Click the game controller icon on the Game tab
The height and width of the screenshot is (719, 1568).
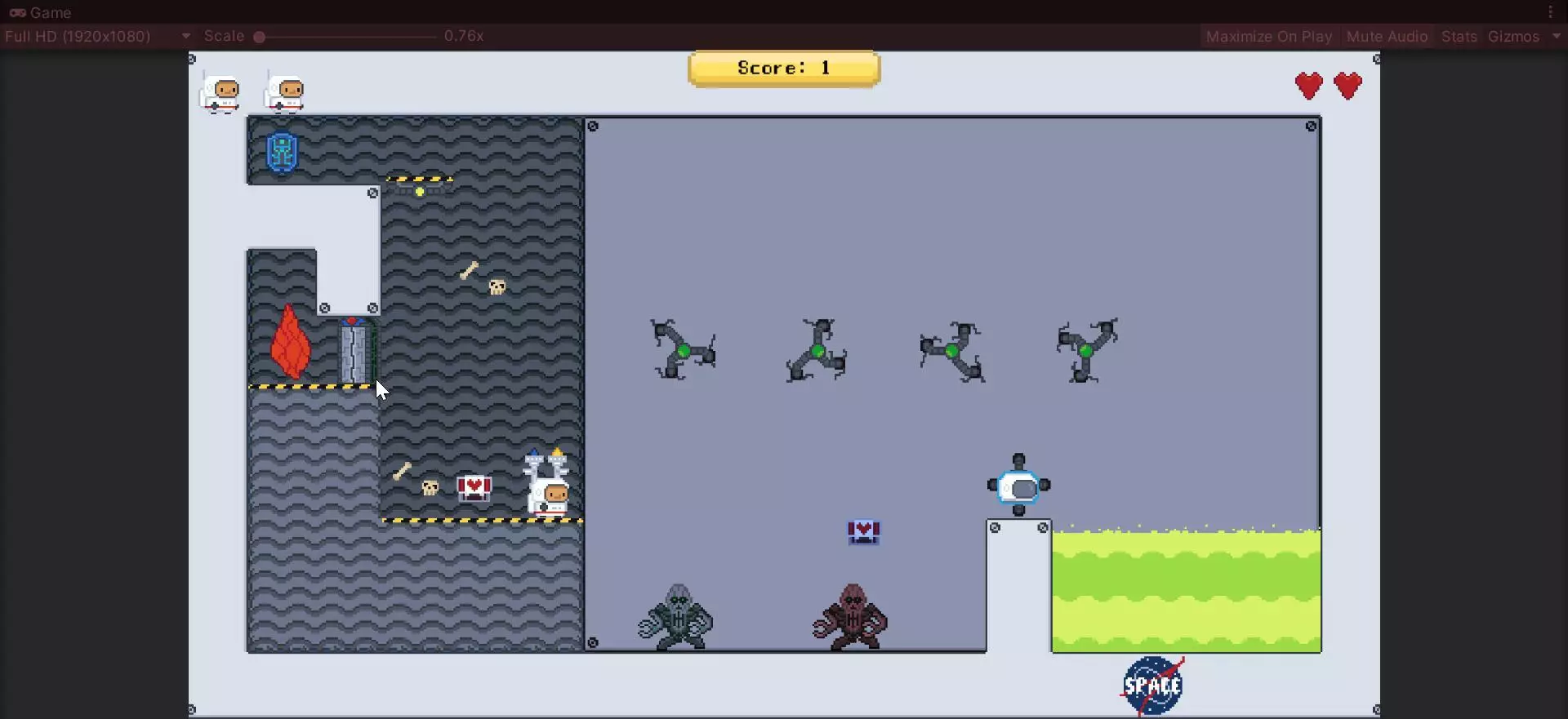coord(17,12)
